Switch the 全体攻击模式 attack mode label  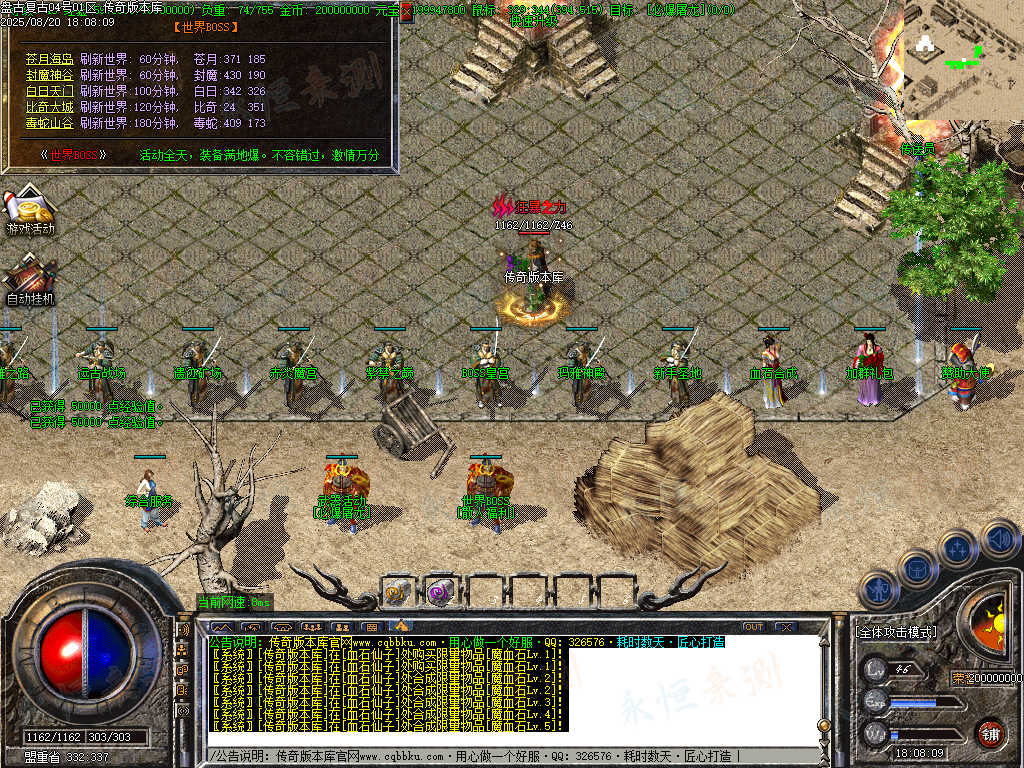pos(896,632)
